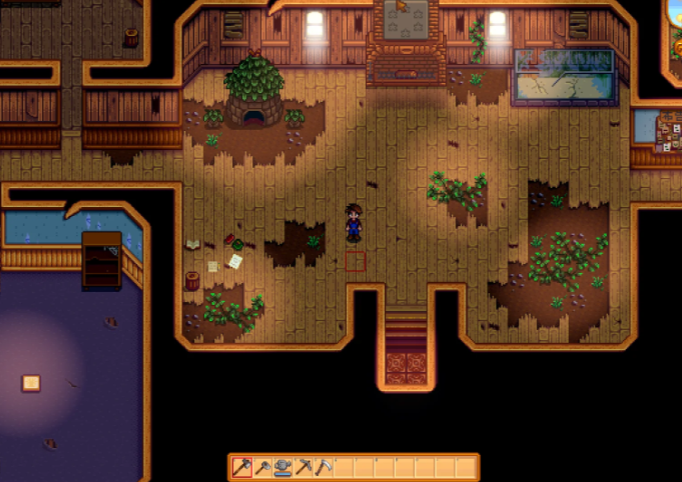Select the axe in the hotbar
This screenshot has width=682, height=482.
242,467
